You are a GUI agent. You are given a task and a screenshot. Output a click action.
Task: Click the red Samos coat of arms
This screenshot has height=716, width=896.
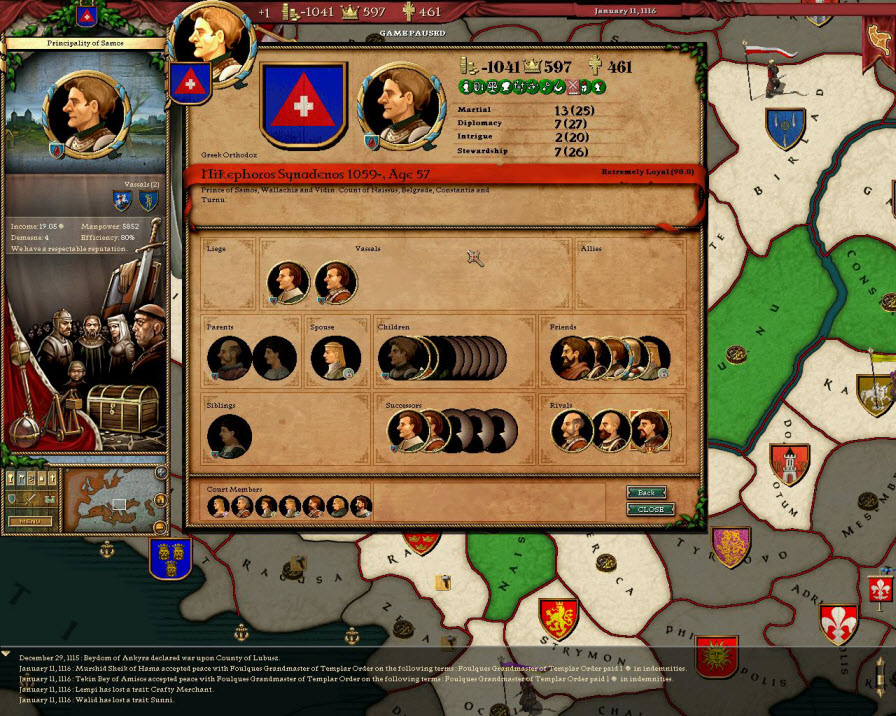(302, 105)
